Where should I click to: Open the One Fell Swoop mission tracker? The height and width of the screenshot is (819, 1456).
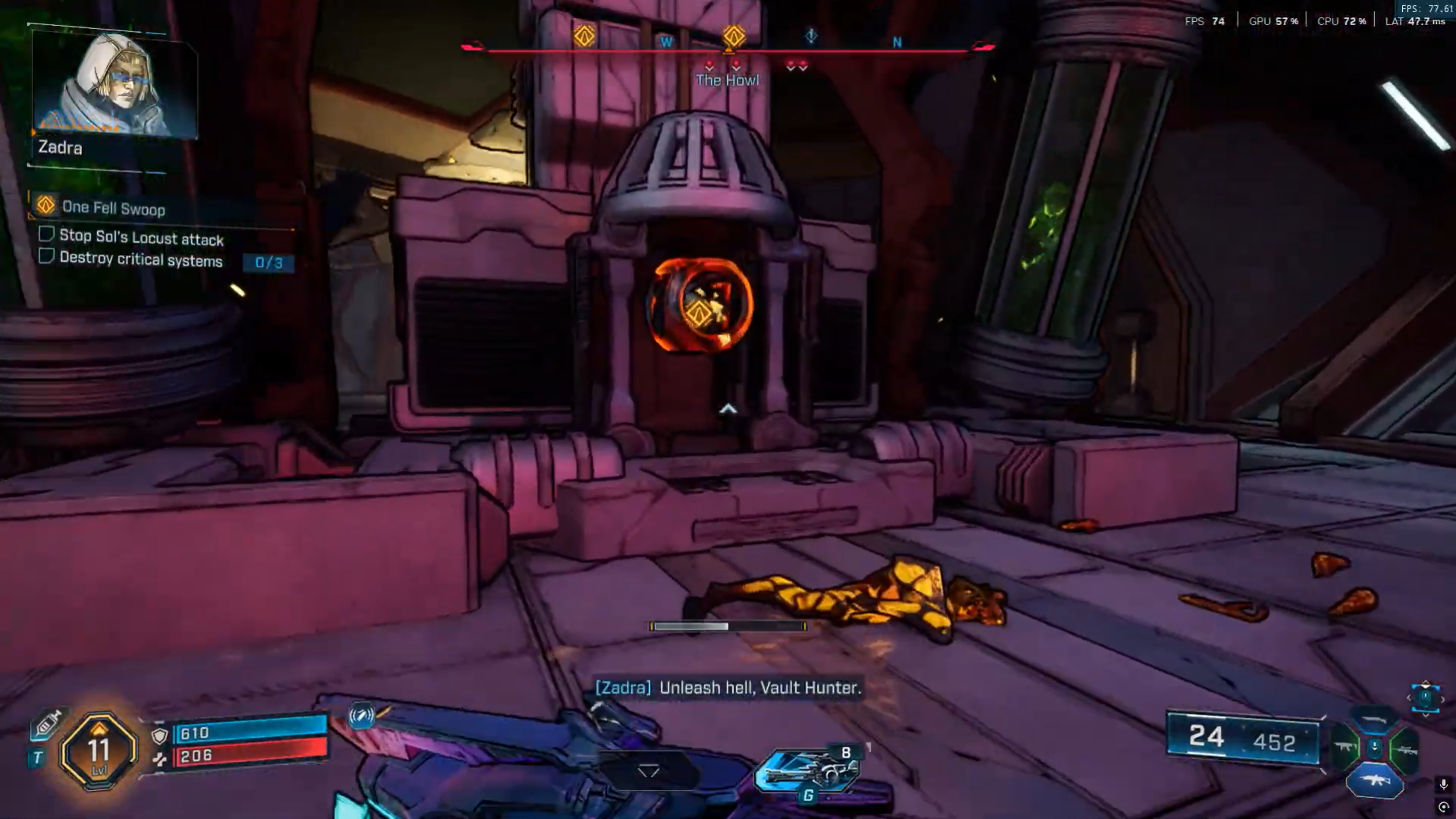pyautogui.click(x=112, y=208)
